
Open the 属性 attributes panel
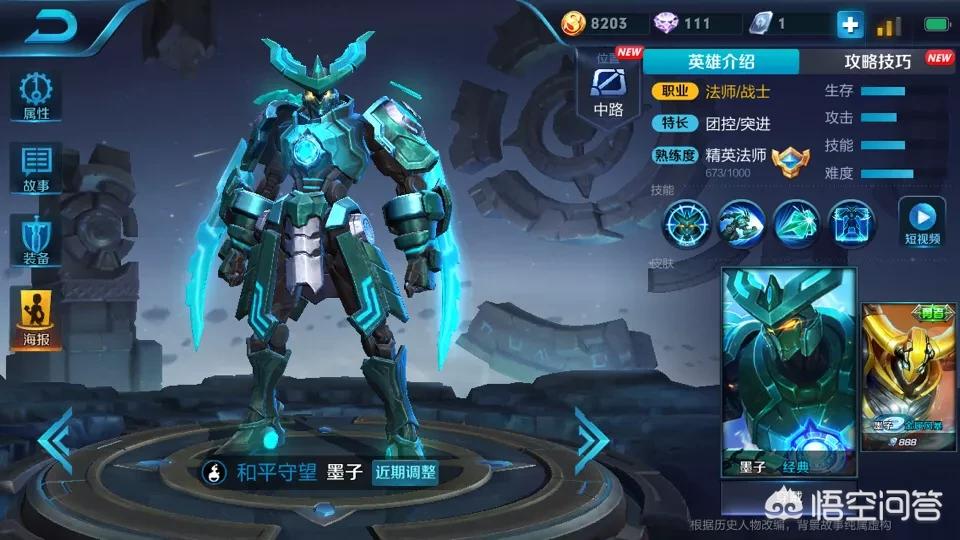pos(36,96)
